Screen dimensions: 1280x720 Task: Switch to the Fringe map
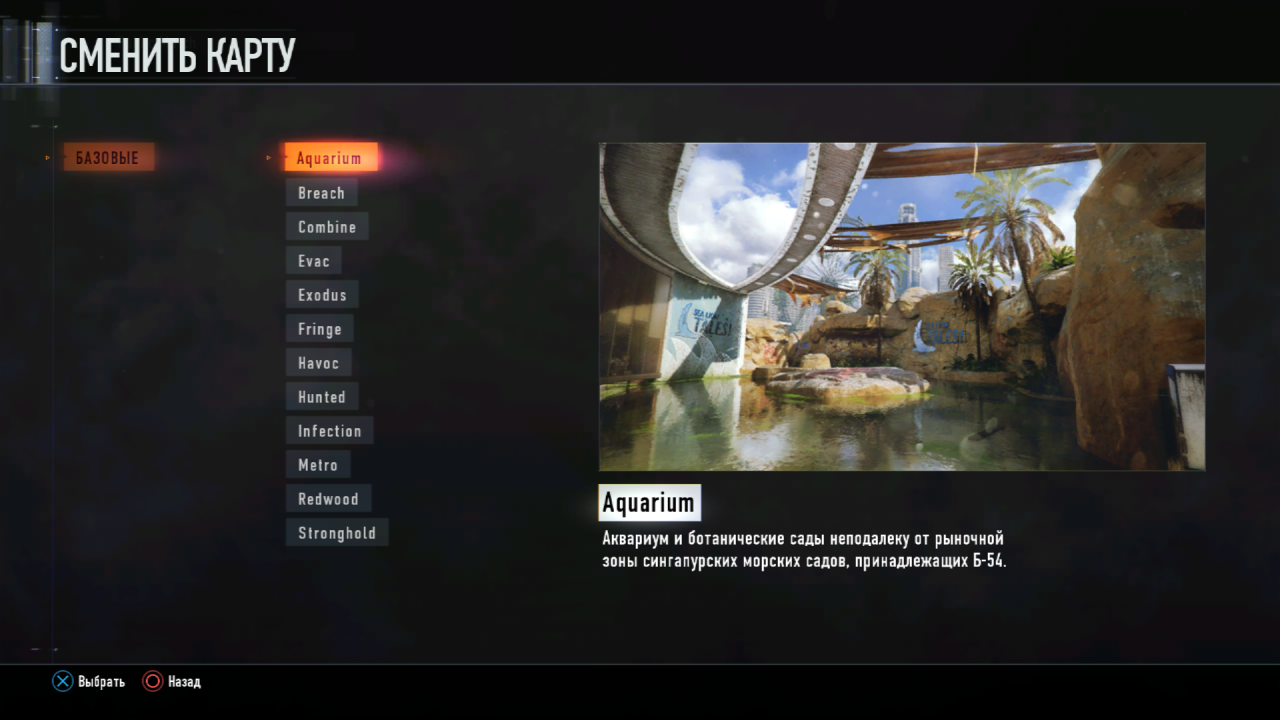point(320,329)
